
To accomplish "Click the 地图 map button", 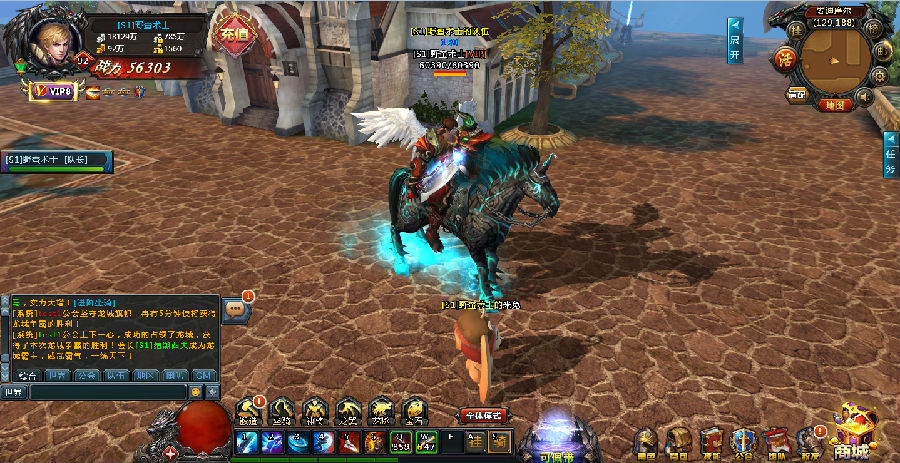I will click(834, 104).
